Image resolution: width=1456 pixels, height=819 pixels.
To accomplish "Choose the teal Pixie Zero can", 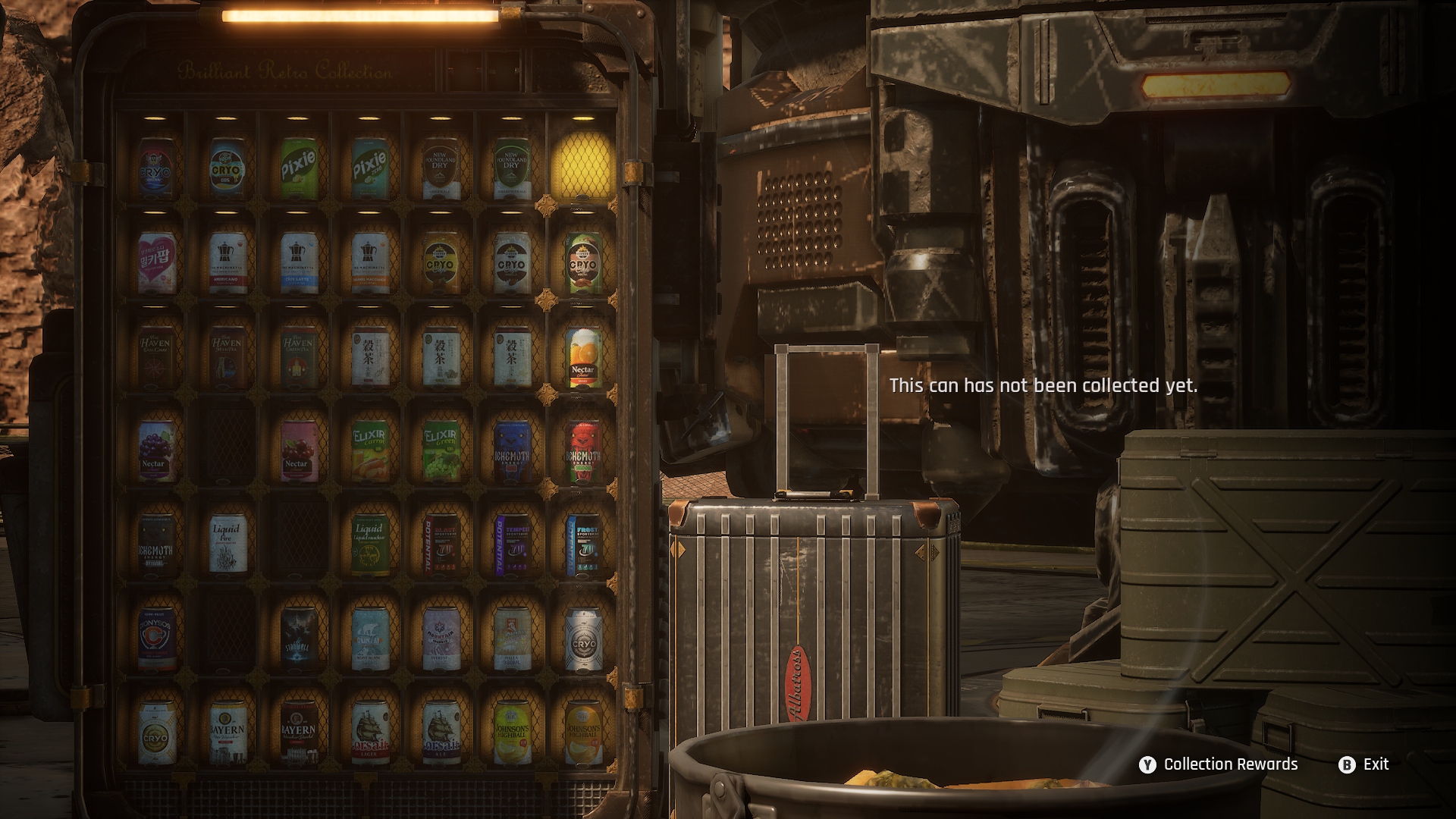I will tap(369, 168).
